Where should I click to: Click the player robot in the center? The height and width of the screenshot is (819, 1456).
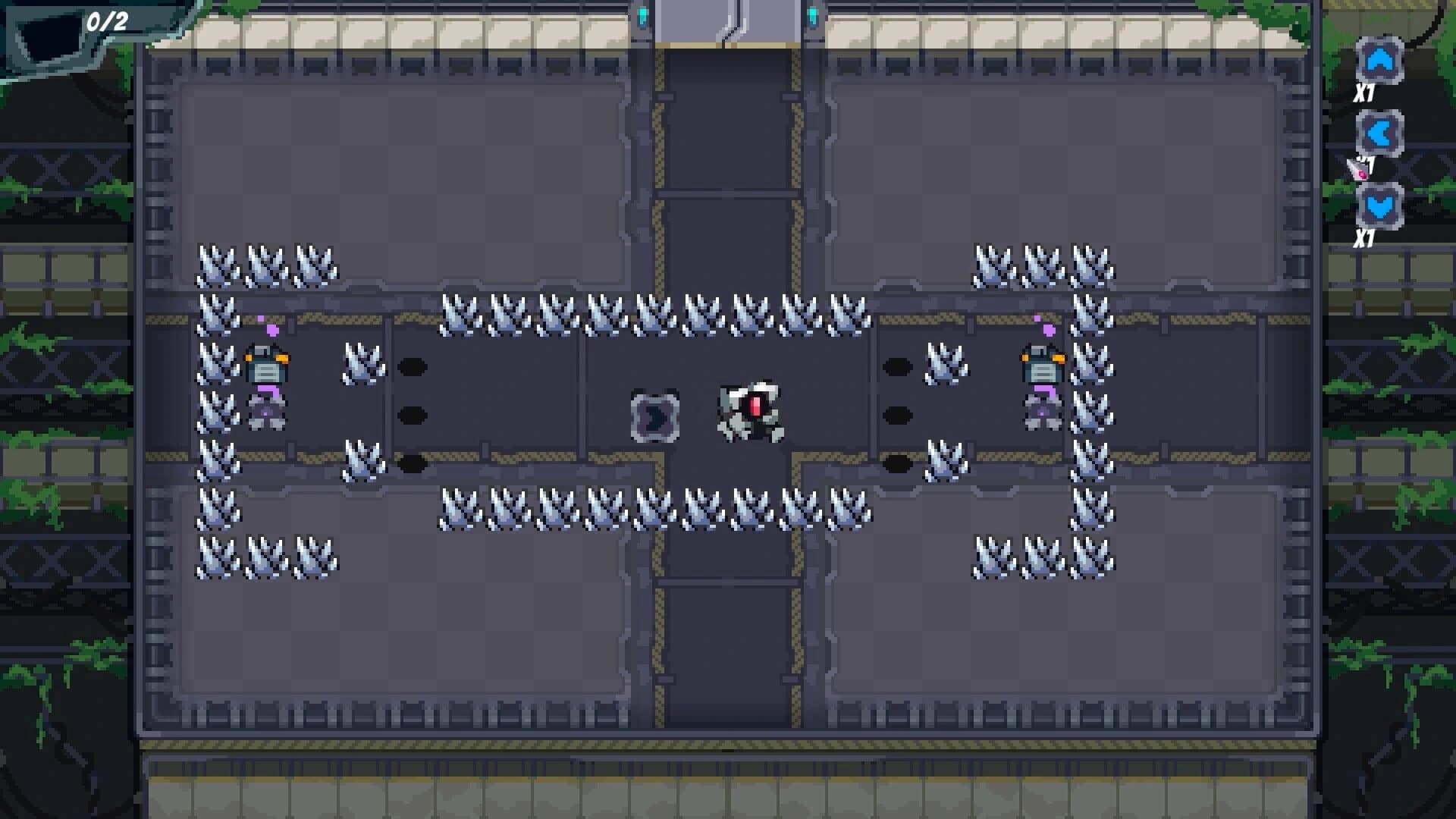coord(751,409)
